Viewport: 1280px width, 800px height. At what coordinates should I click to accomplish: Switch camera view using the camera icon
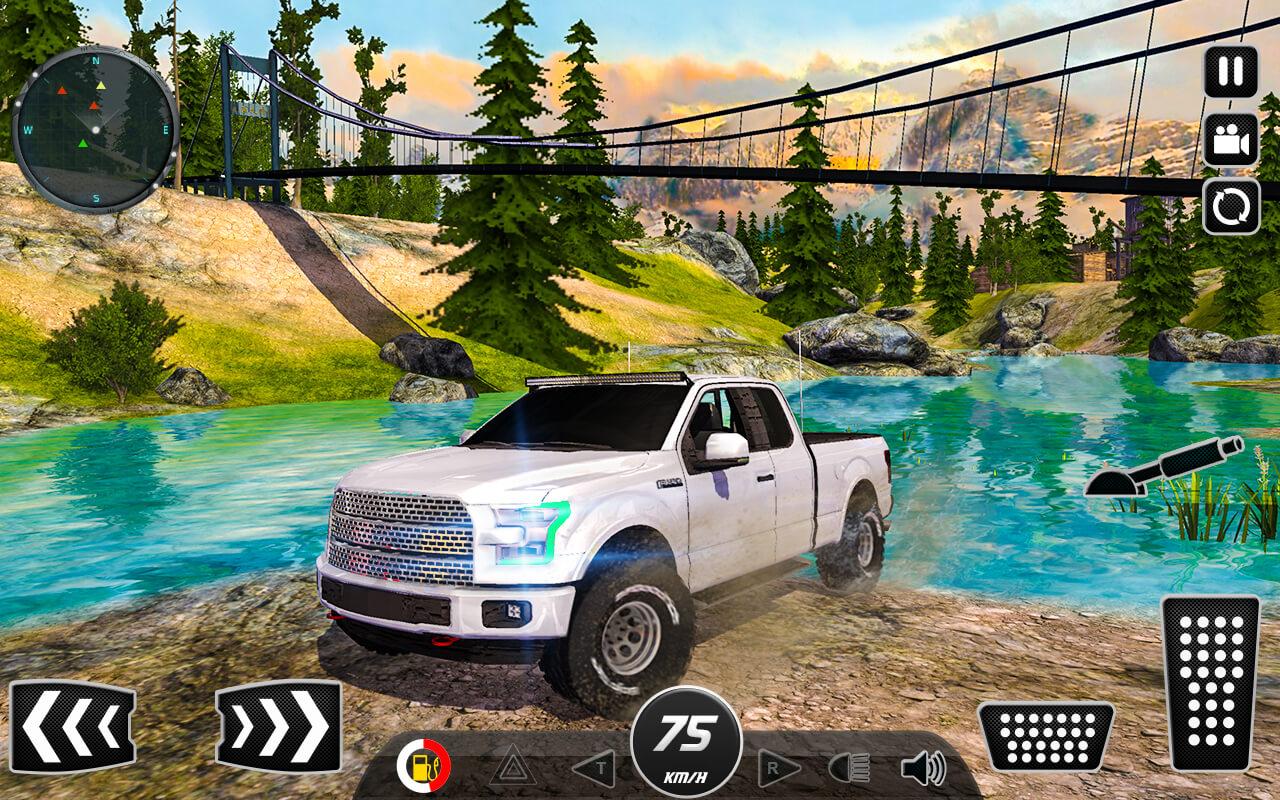point(1231,140)
